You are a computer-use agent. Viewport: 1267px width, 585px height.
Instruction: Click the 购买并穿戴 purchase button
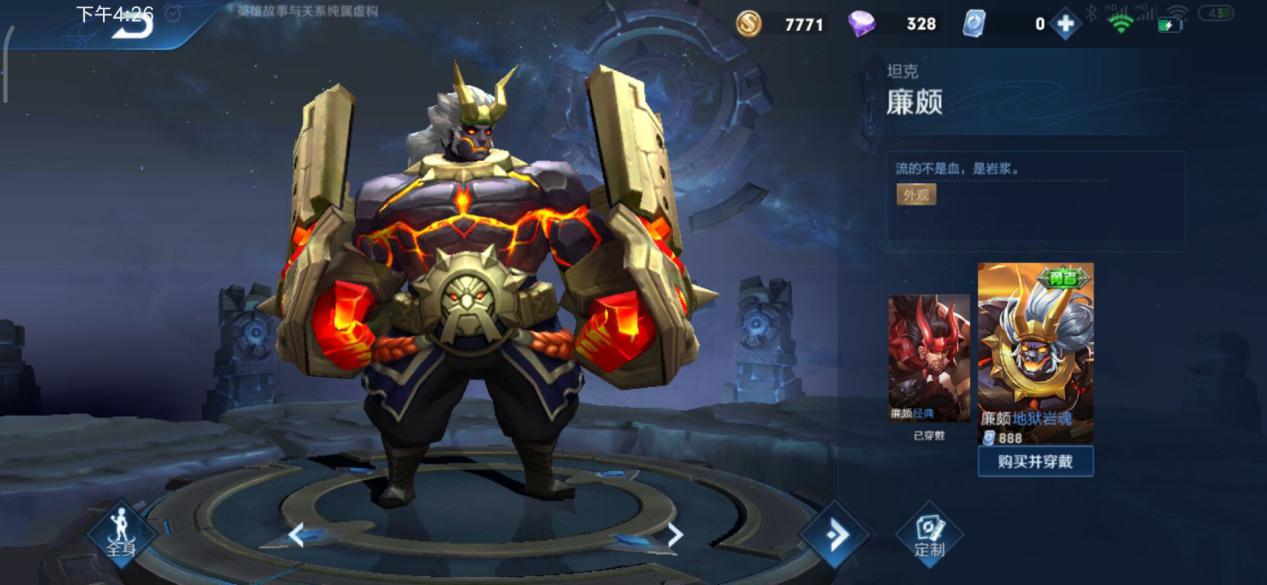pyautogui.click(x=1035, y=461)
